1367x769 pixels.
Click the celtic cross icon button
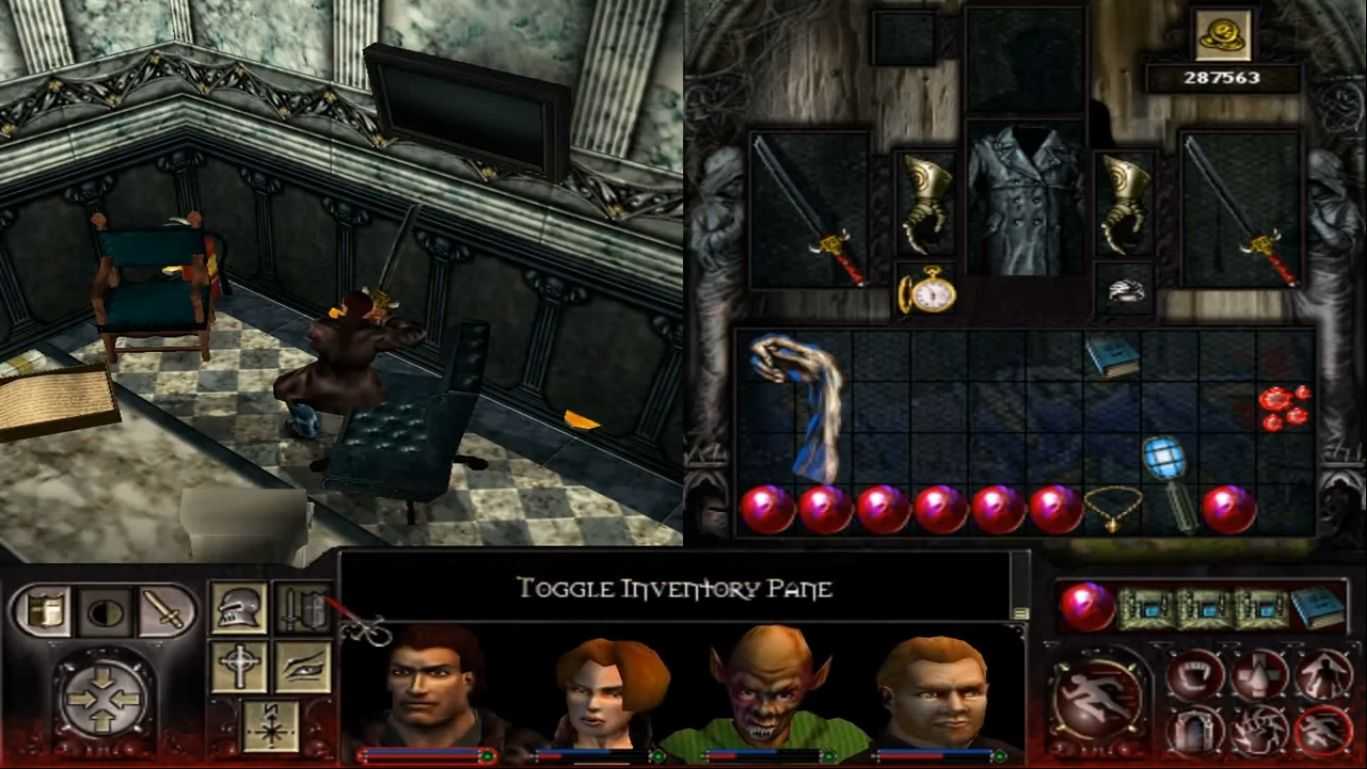click(x=239, y=667)
